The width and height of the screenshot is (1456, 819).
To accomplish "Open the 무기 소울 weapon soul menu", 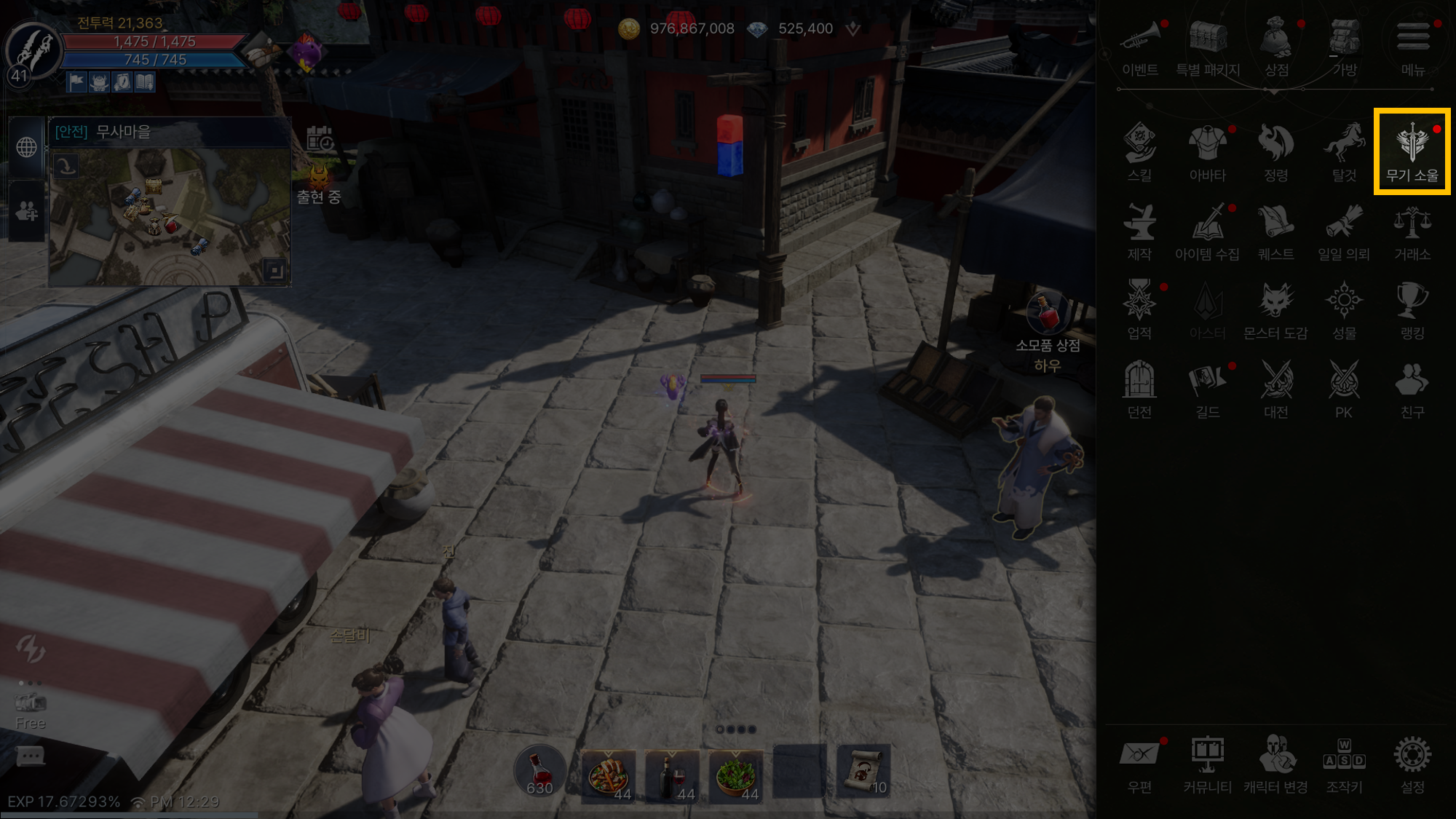I will pyautogui.click(x=1412, y=151).
